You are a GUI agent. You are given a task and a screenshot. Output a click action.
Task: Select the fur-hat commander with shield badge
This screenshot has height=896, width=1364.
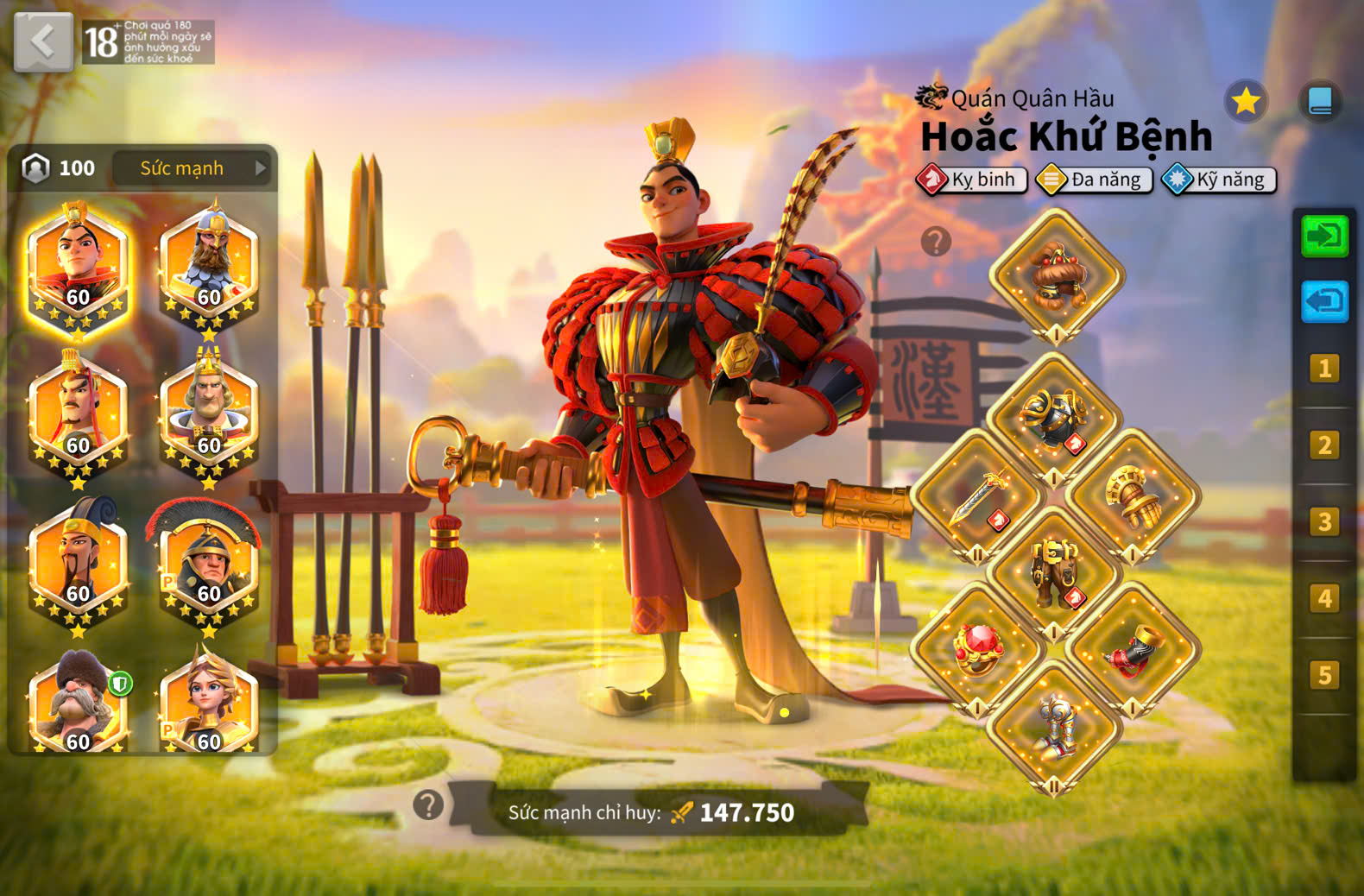tap(78, 704)
